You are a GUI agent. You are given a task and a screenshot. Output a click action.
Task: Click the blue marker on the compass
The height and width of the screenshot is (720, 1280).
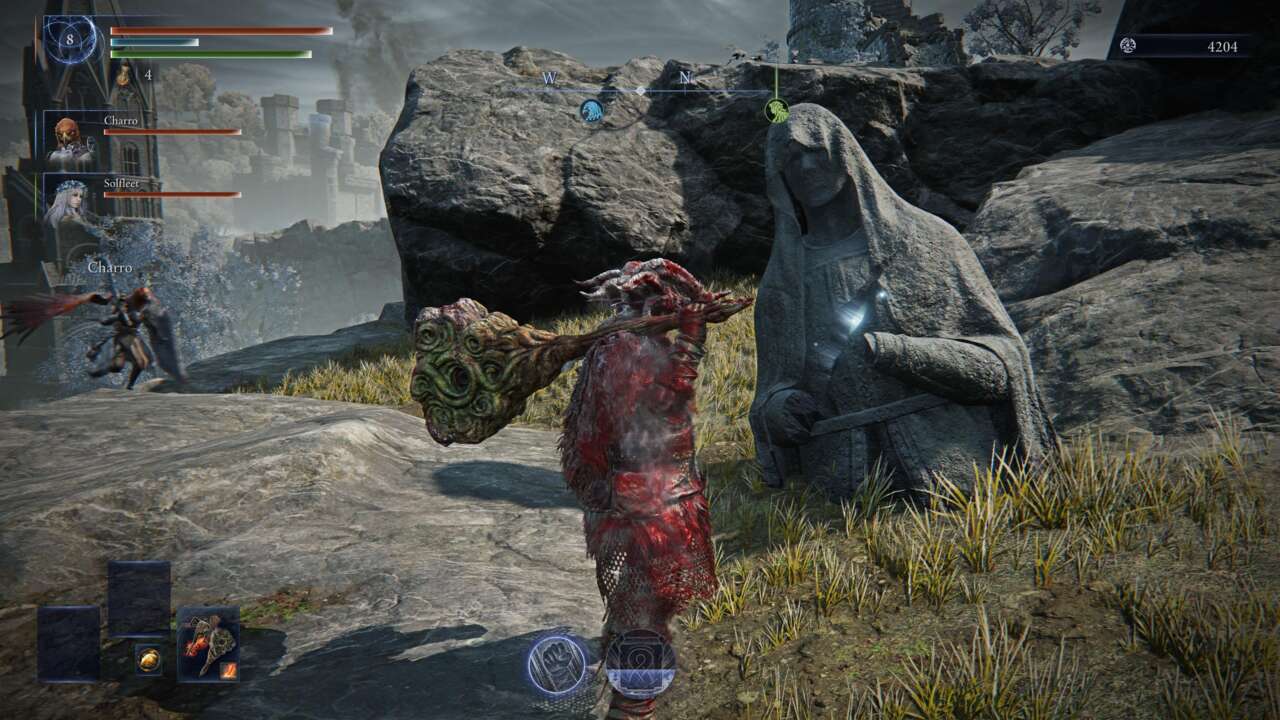591,111
